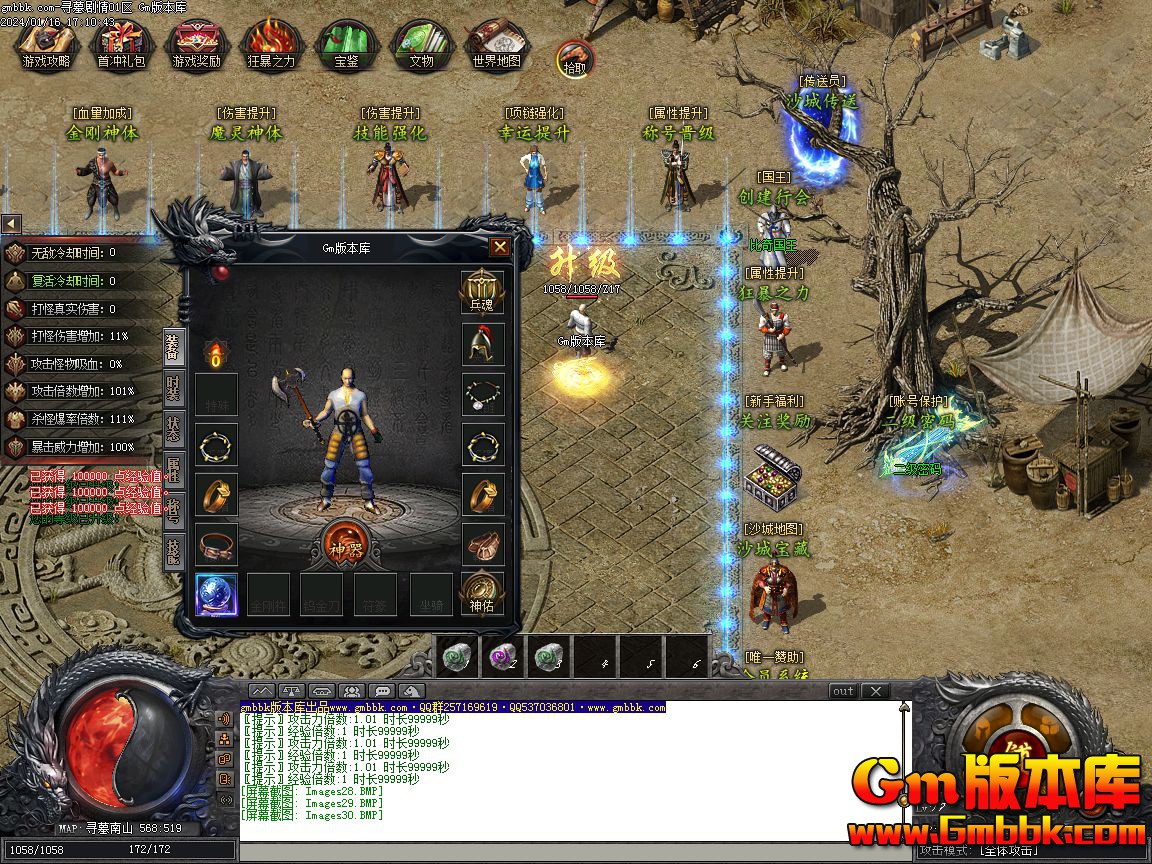The width and height of the screenshot is (1152, 864).
Task: Open the 神佑 divine blessing button
Action: 482,592
